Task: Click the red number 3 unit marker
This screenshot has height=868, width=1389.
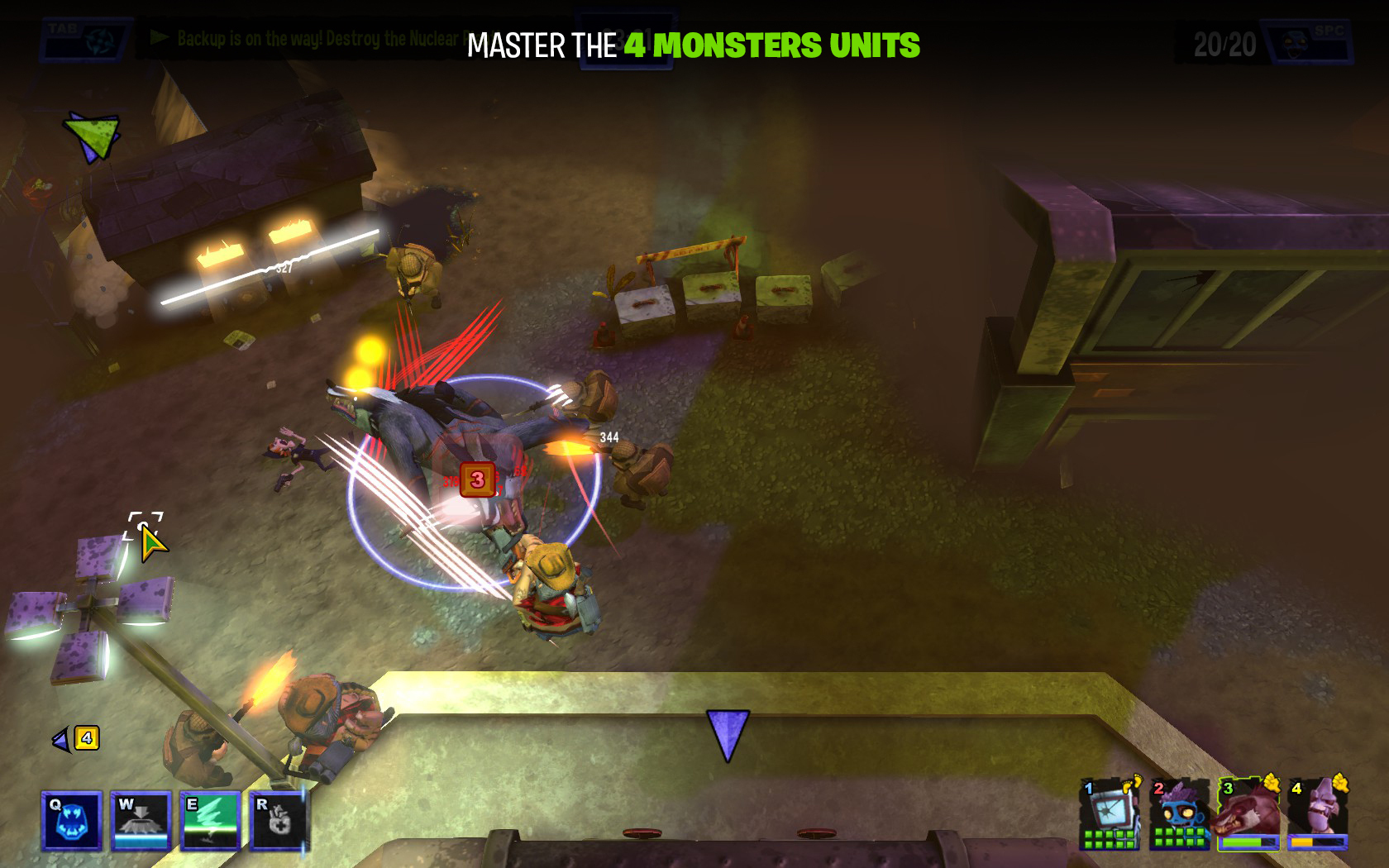Action: click(477, 479)
